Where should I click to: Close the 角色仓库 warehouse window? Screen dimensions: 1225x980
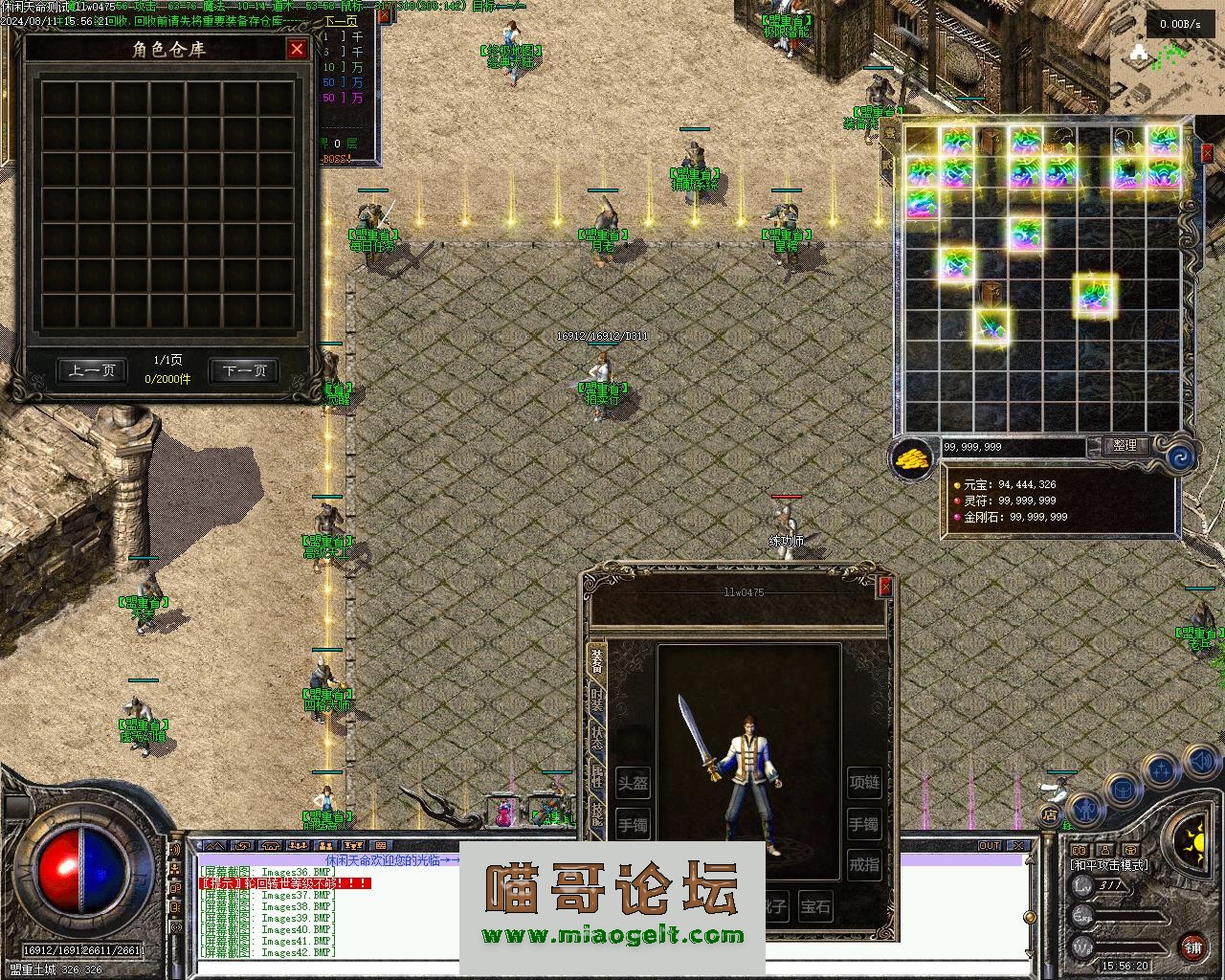coord(297,49)
